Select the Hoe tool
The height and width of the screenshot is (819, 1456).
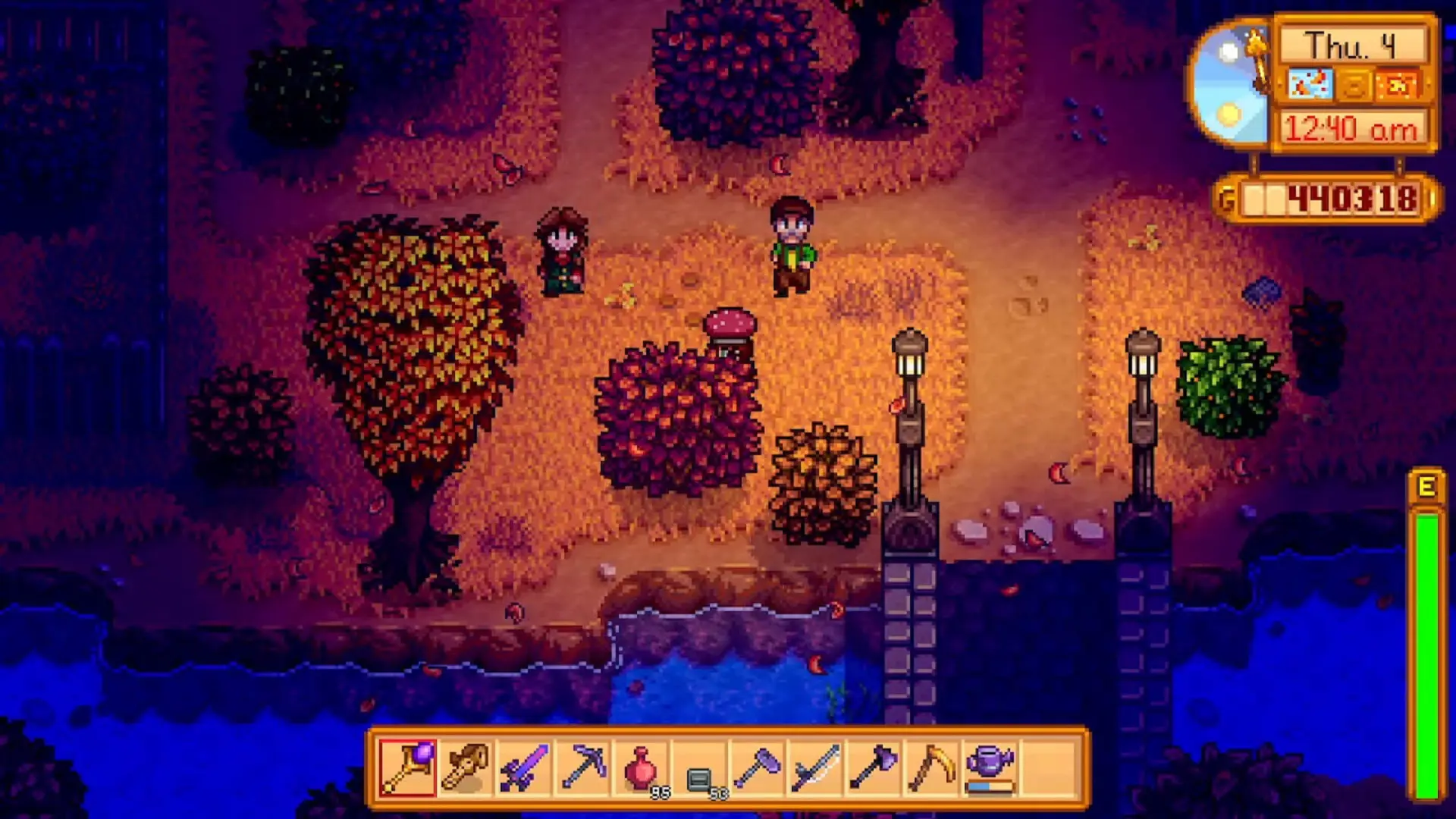934,766
